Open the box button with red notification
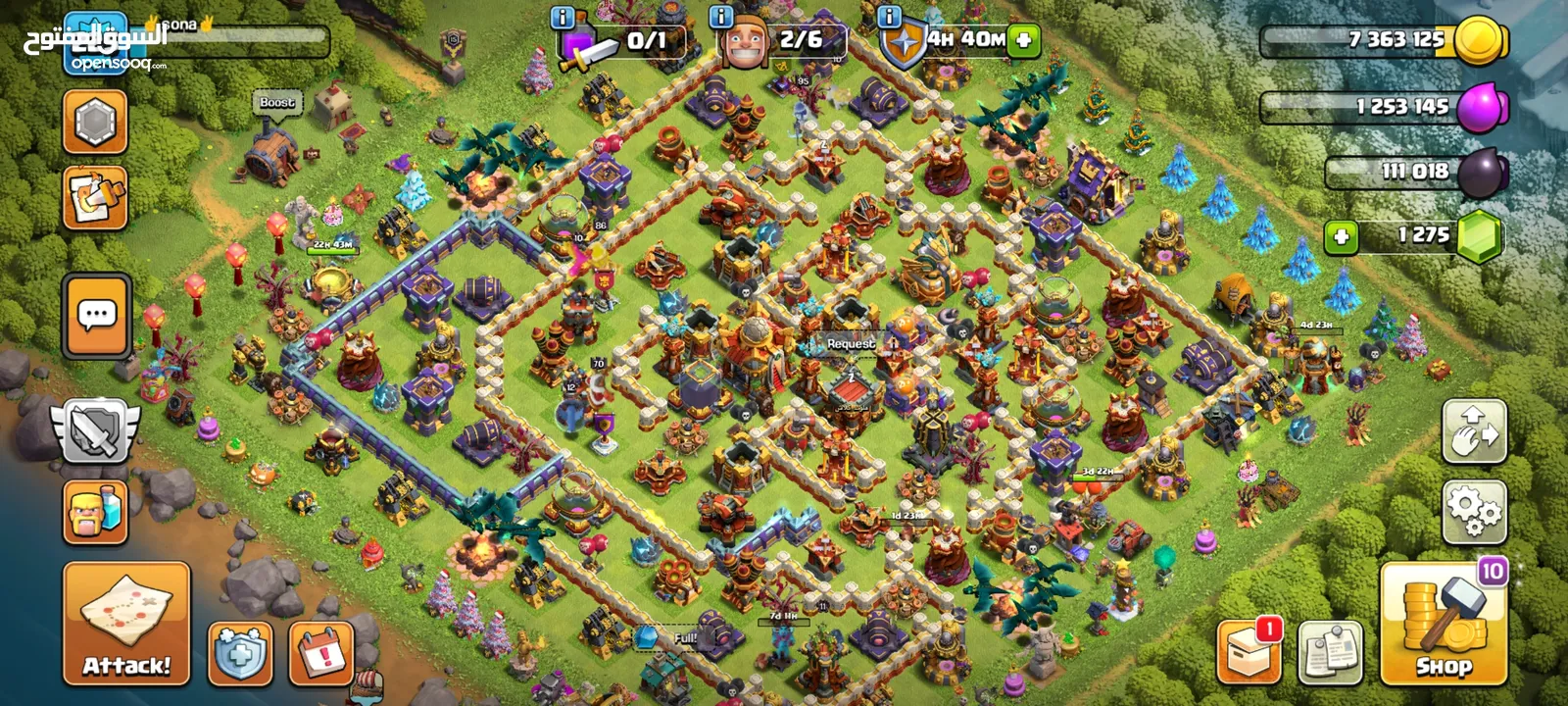1568x706 pixels. (x=1249, y=651)
